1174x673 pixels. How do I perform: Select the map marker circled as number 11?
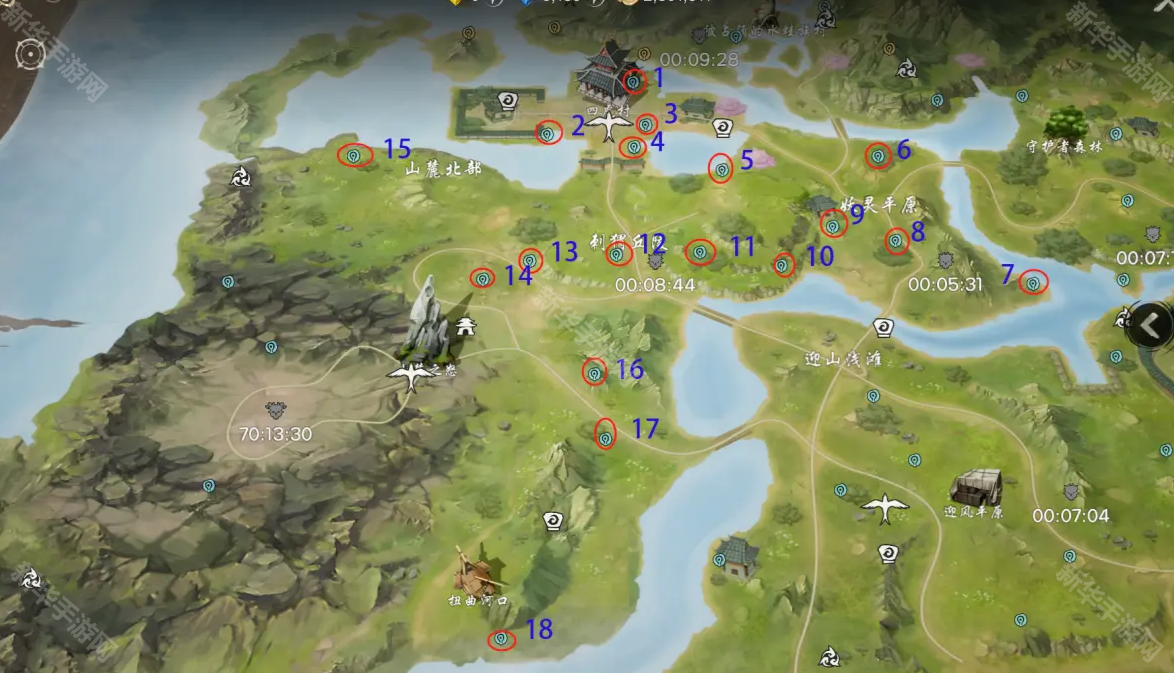700,252
